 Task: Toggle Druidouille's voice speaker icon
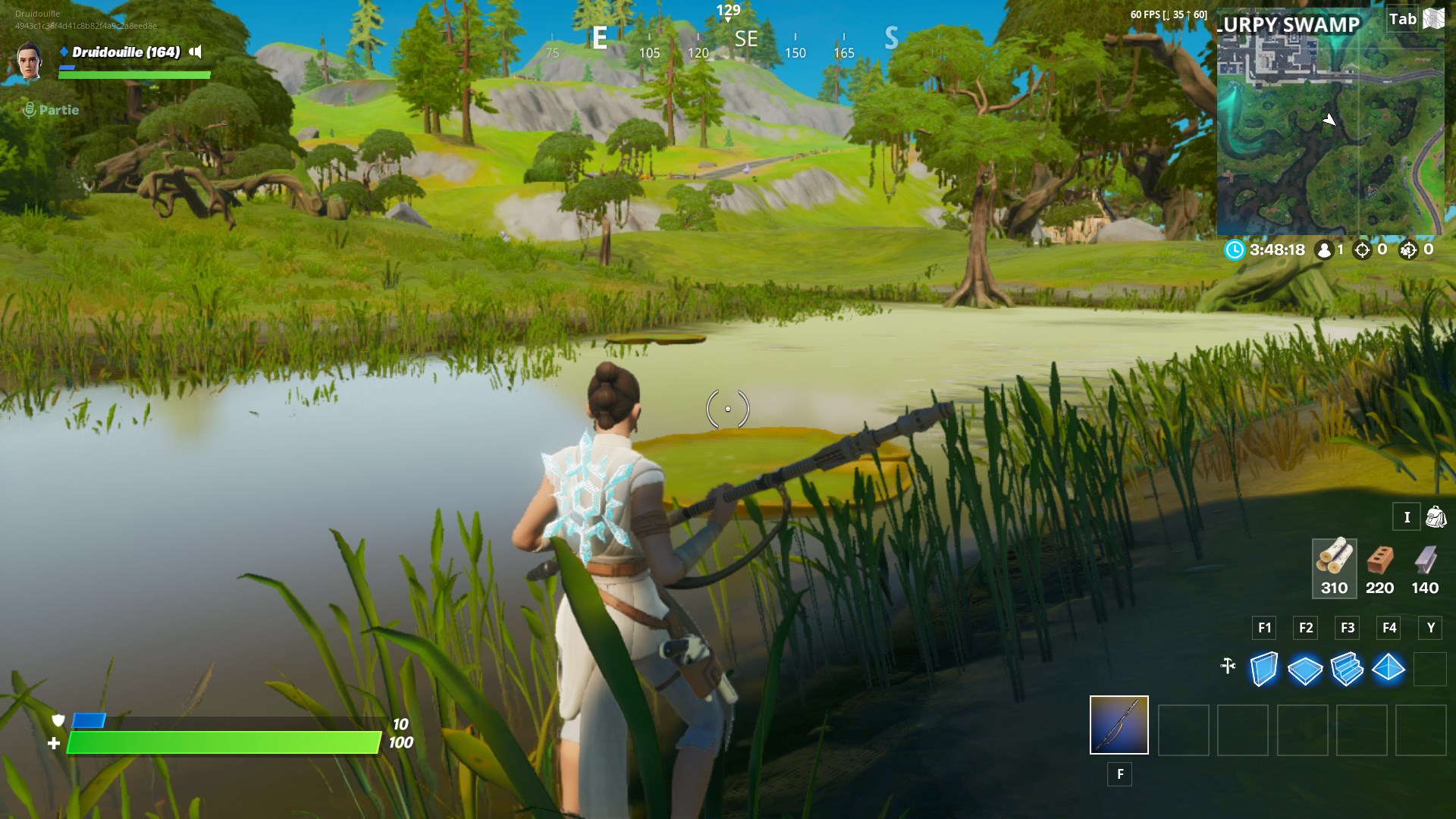coord(196,52)
